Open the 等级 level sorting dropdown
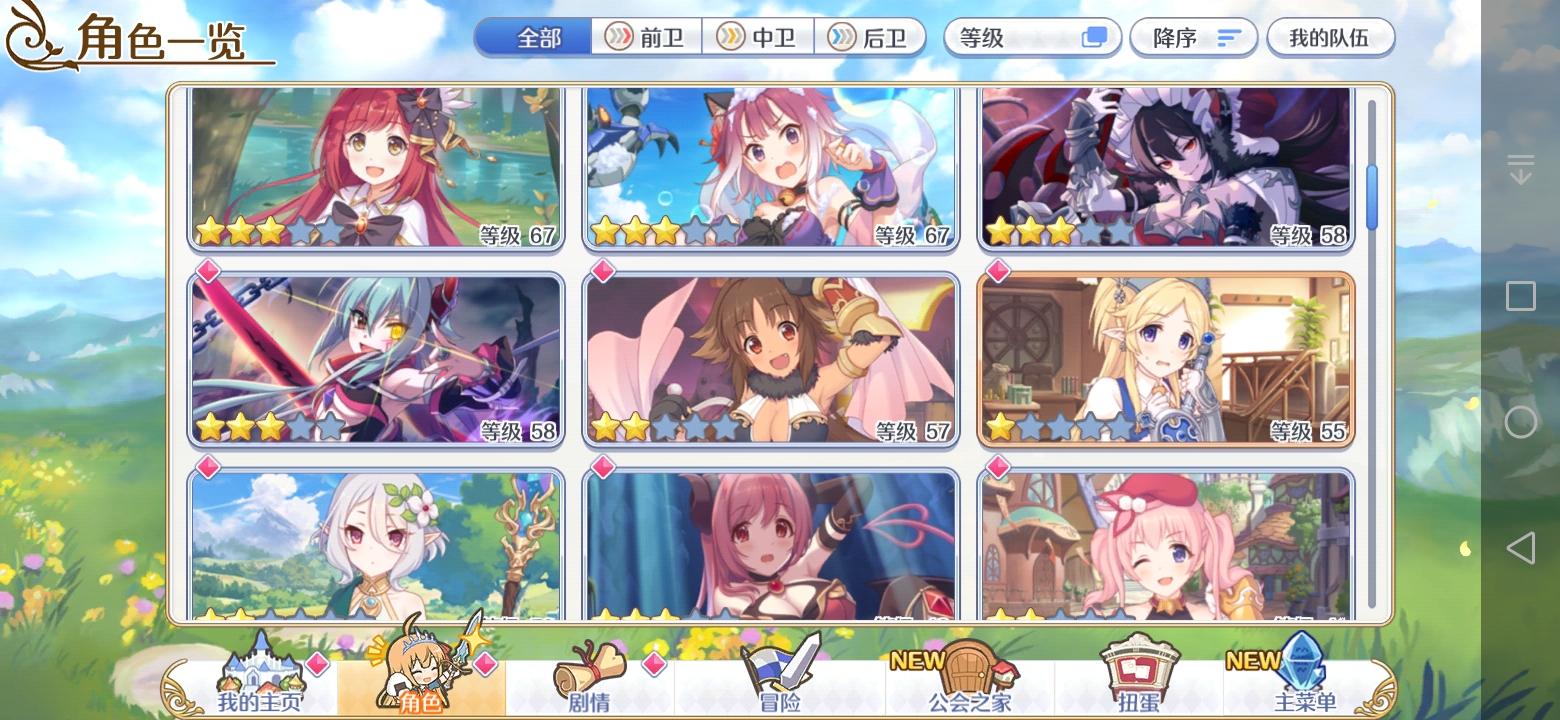The height and width of the screenshot is (720, 1560). tap(1010, 37)
